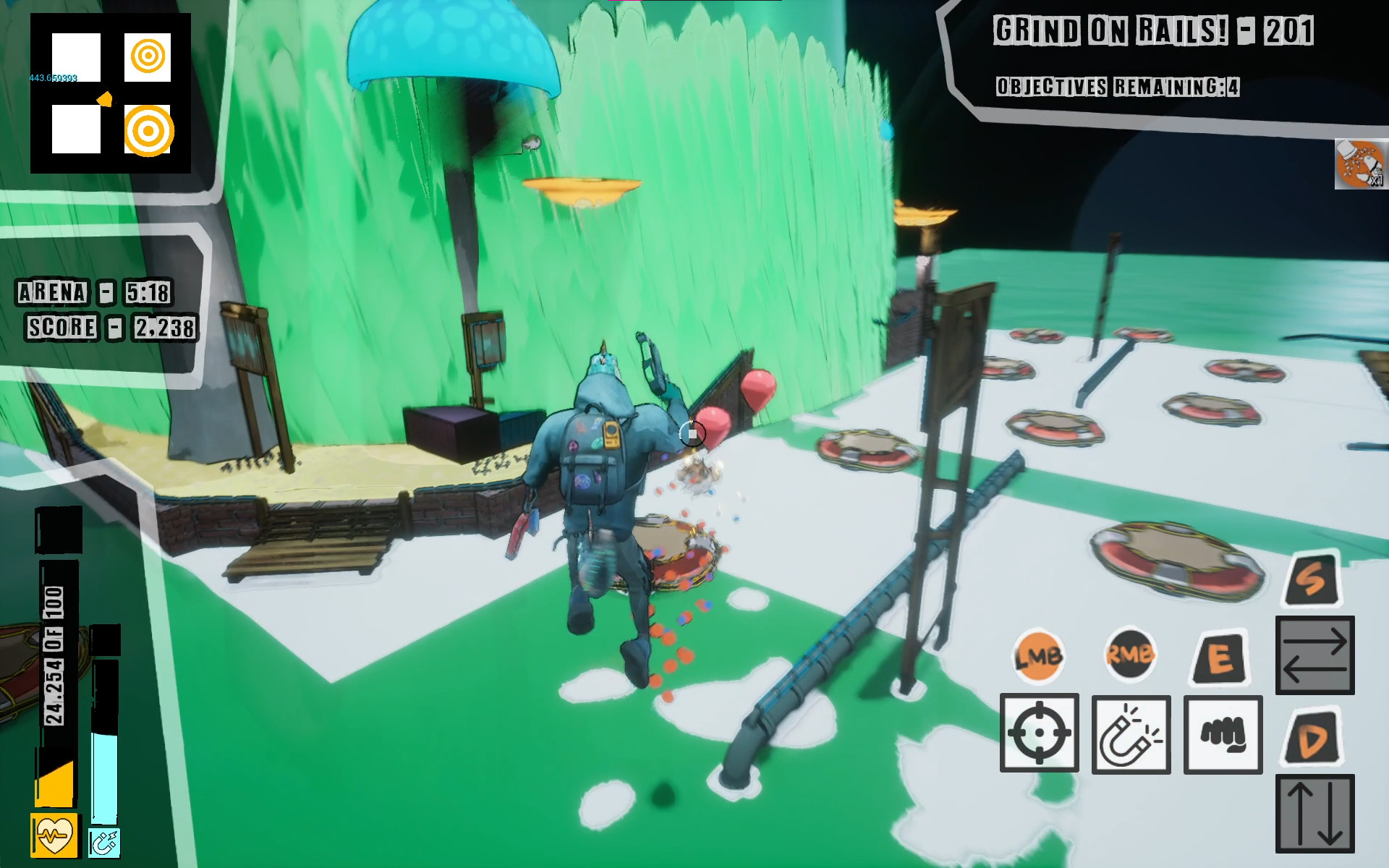Click the Score 2,238 readout
This screenshot has width=1389, height=868.
pos(110,327)
